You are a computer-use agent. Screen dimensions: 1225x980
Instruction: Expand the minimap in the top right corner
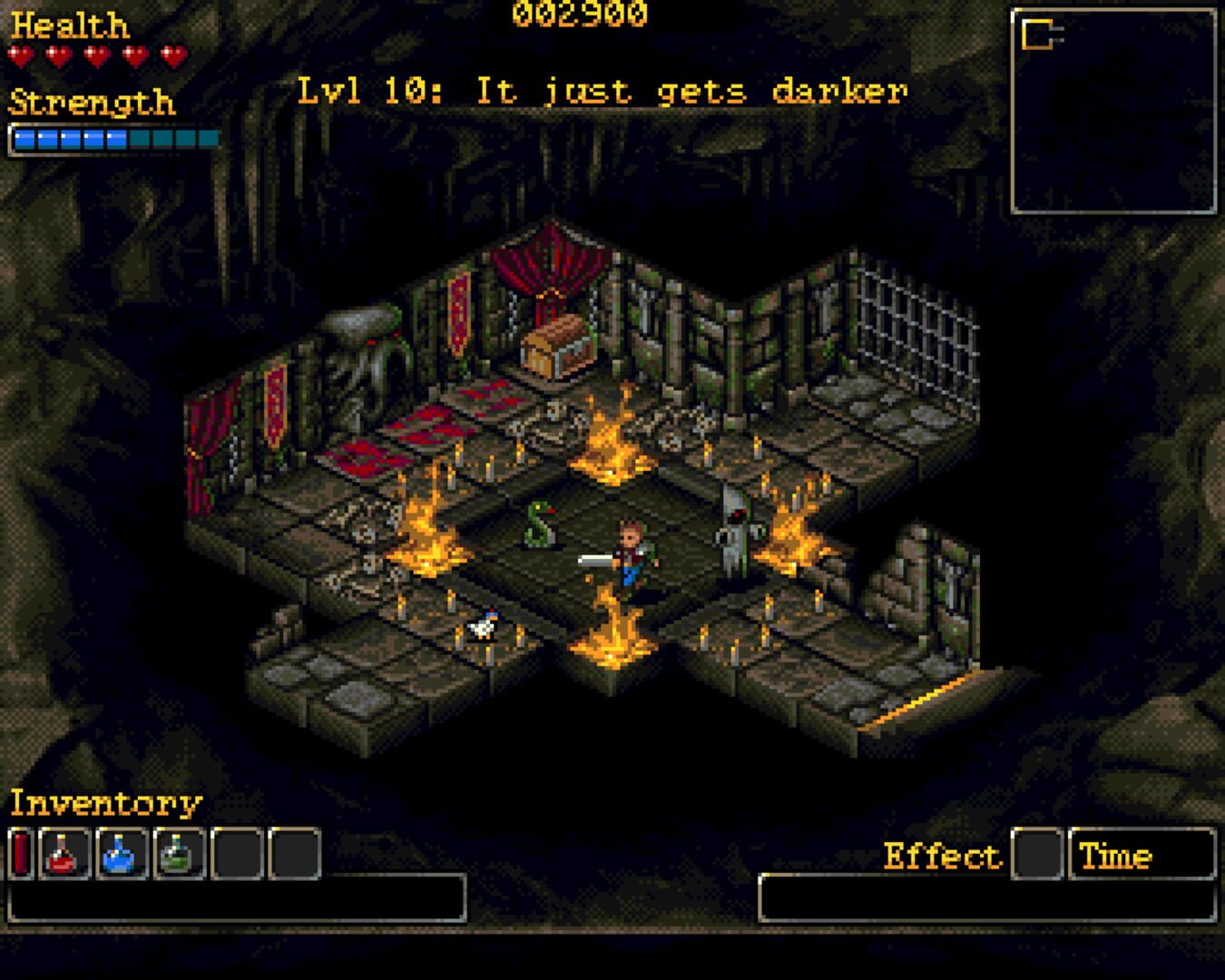(x=1114, y=107)
